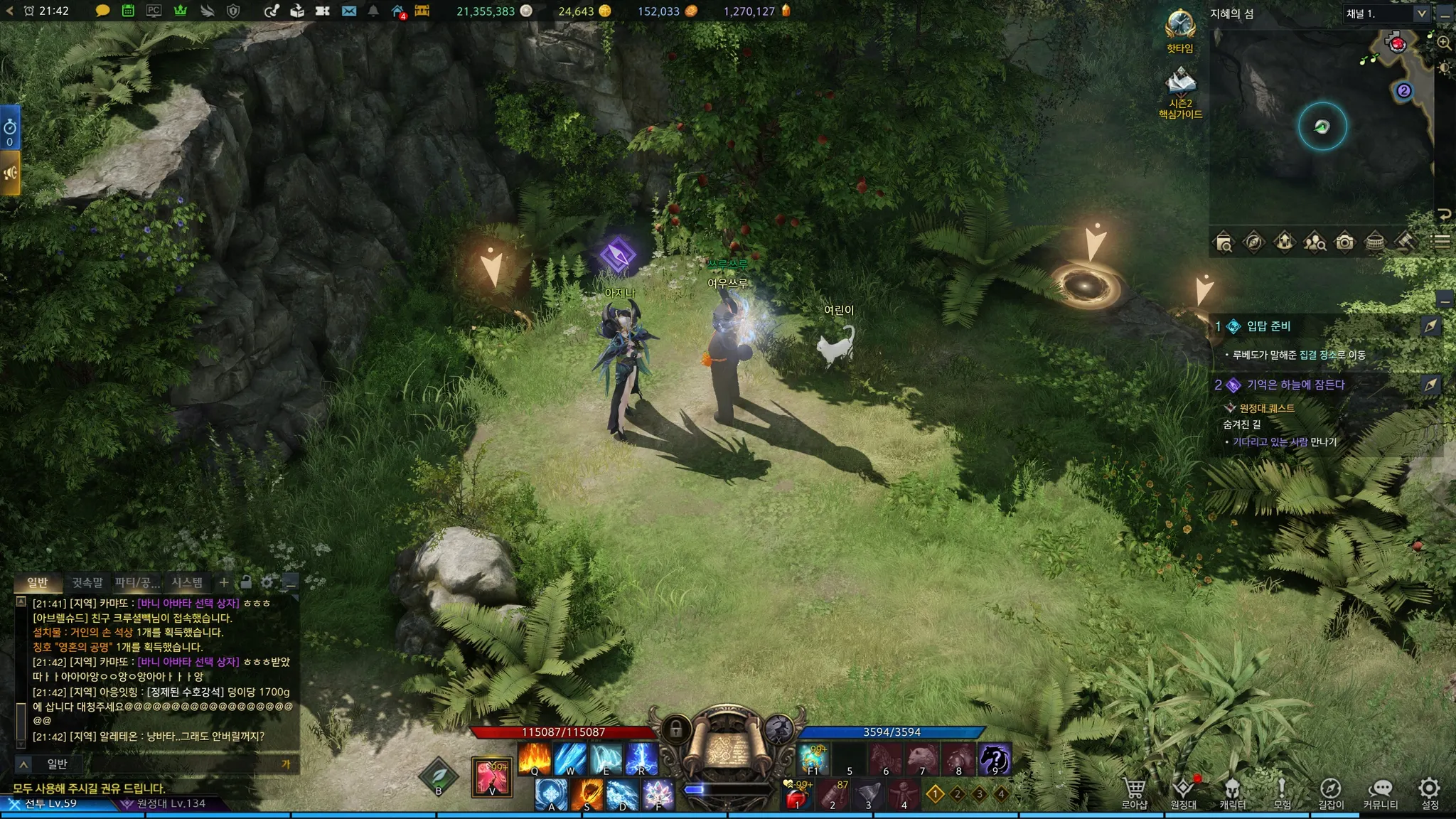This screenshot has width=1456, height=819.
Task: Select the 기억은 하늘에 잠든다 quest entry
Action: point(1295,385)
